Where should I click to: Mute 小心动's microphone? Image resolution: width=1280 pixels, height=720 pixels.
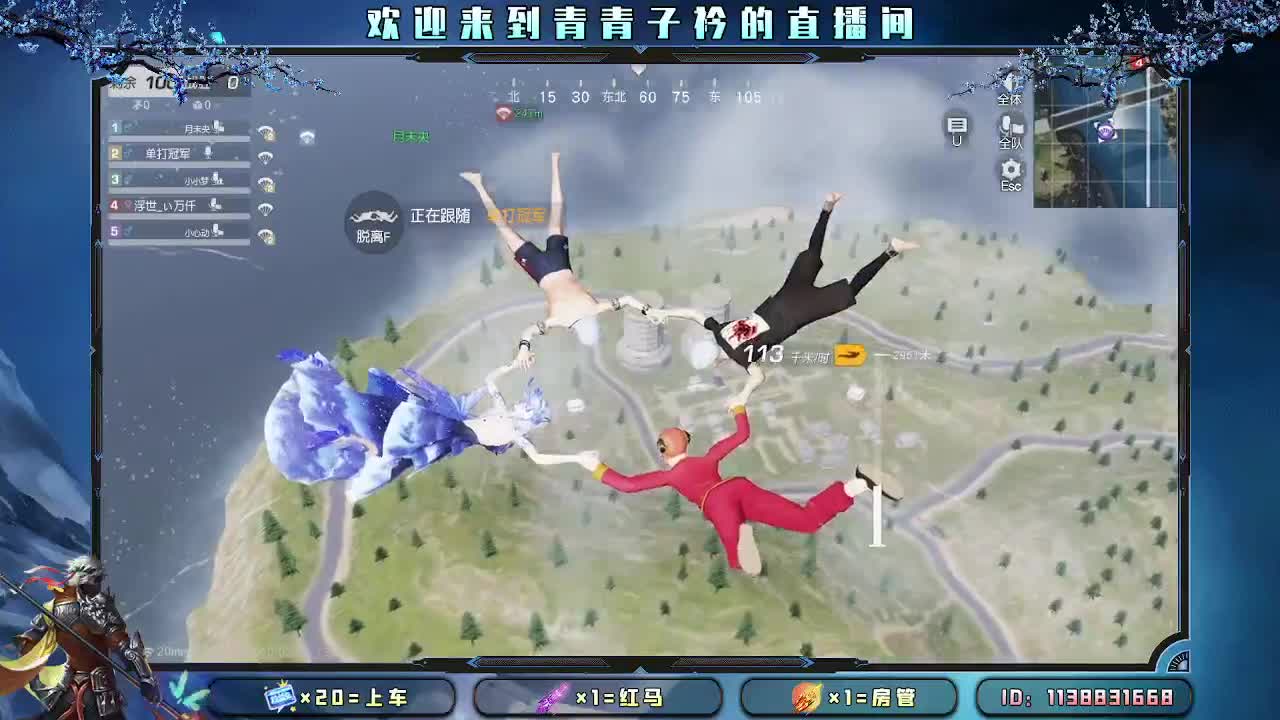214,230
